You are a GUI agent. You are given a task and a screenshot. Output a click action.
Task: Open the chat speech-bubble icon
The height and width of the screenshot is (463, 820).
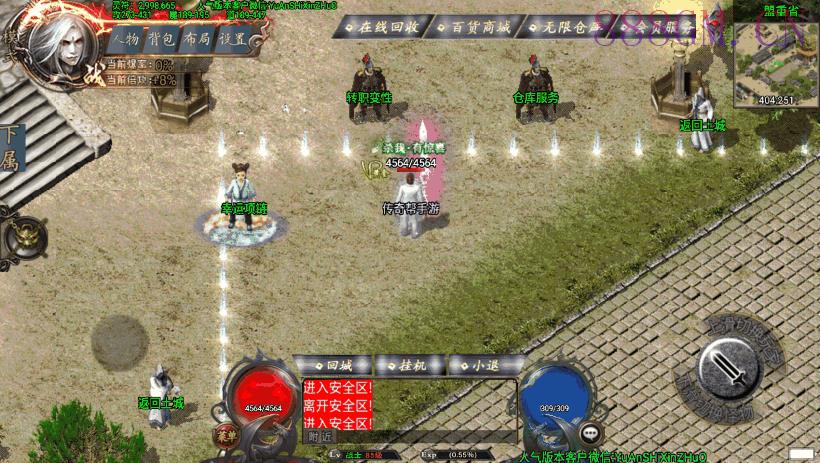pos(594,435)
